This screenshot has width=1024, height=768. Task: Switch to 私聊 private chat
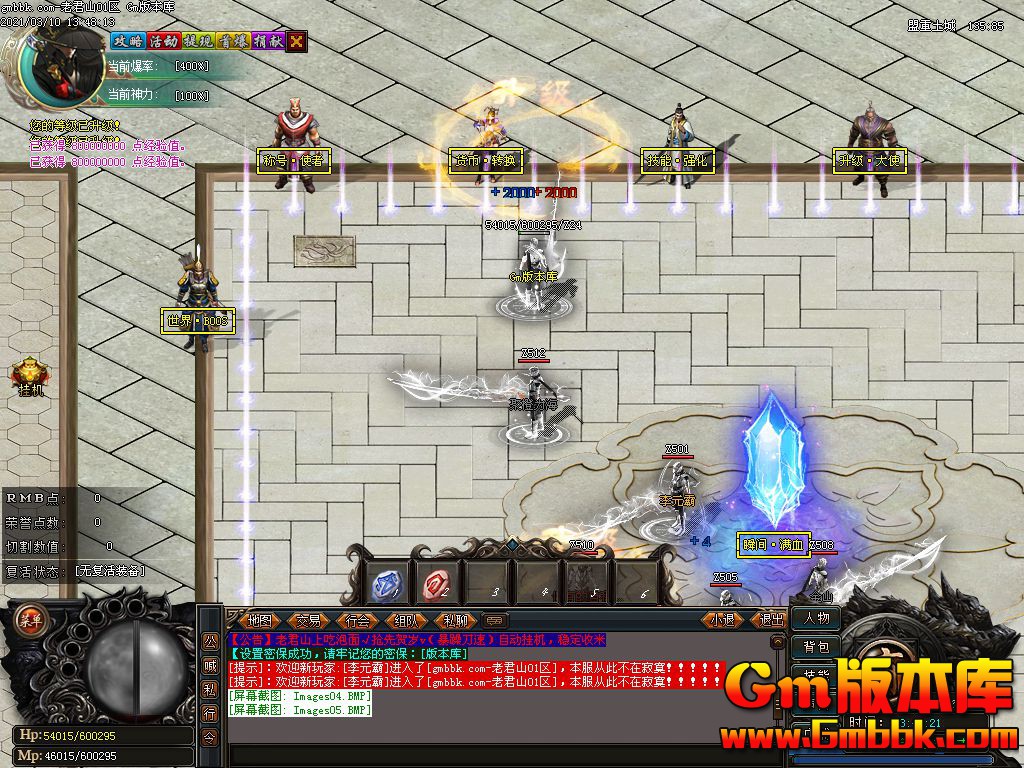456,620
